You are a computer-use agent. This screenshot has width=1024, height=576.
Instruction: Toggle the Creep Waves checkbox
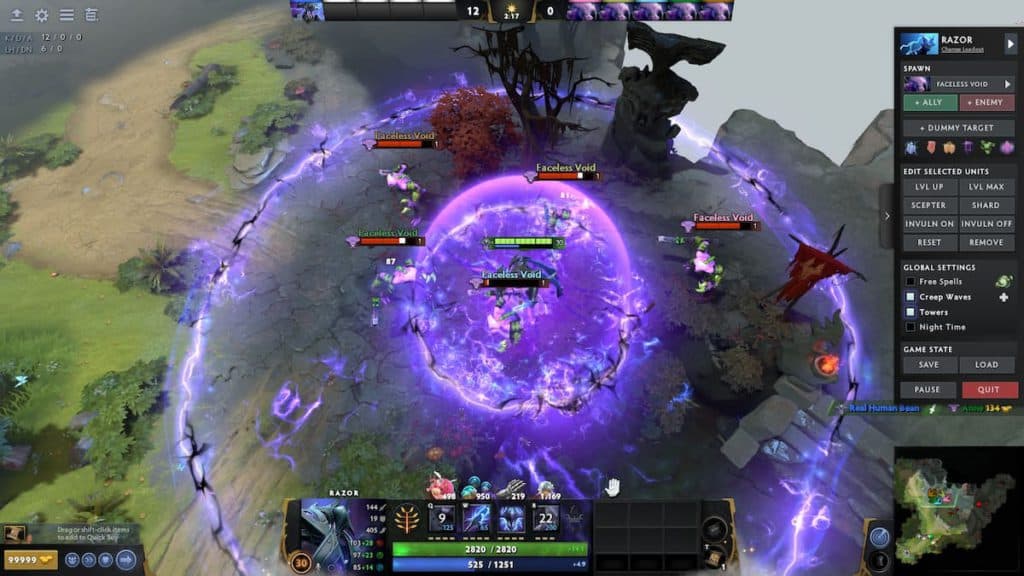910,297
